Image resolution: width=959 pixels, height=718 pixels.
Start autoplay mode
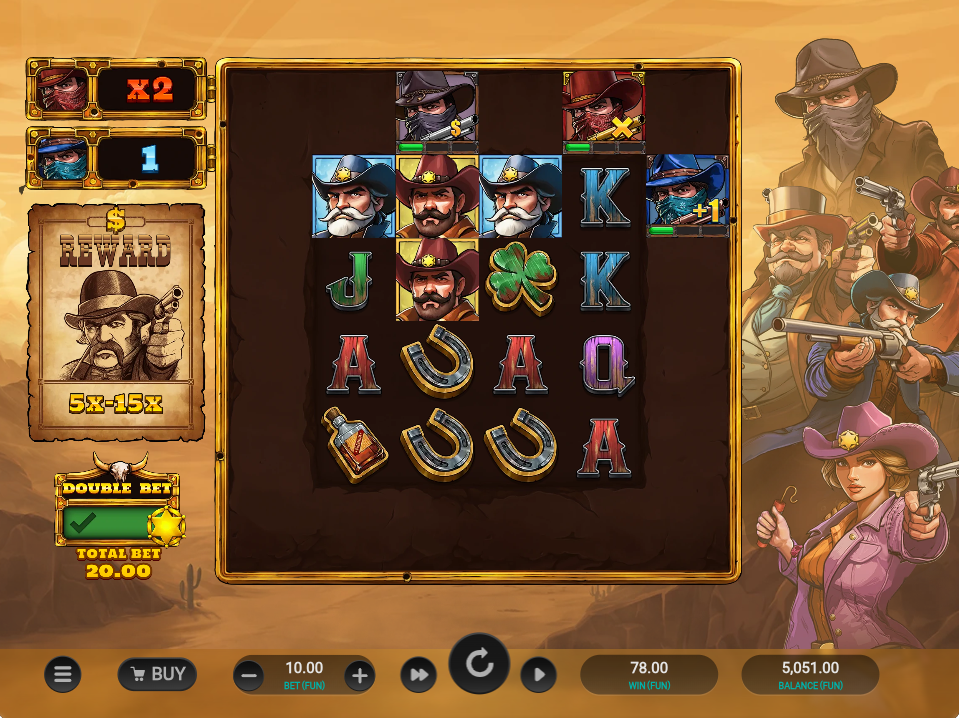point(538,676)
